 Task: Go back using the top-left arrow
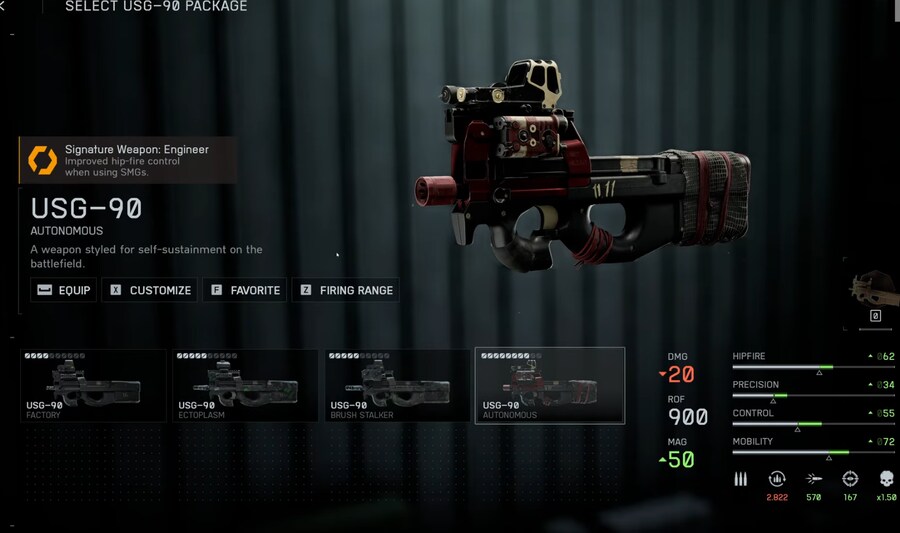point(4,6)
